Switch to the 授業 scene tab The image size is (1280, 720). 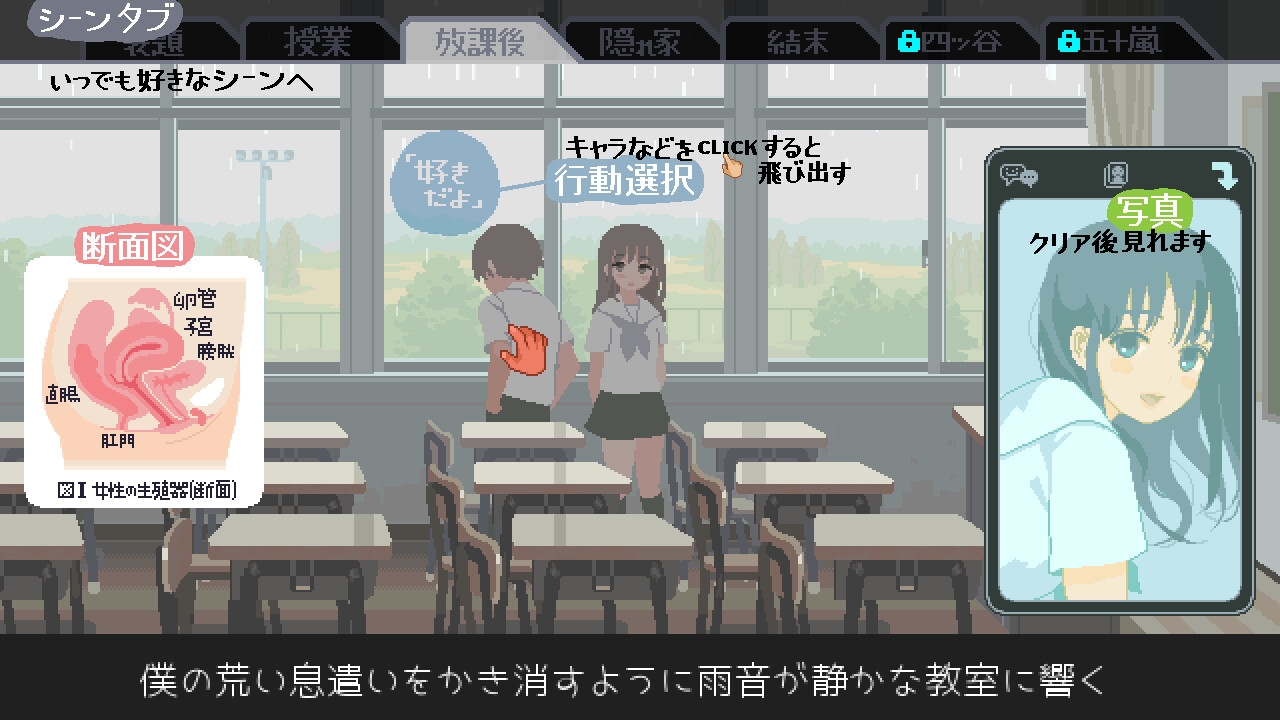317,42
